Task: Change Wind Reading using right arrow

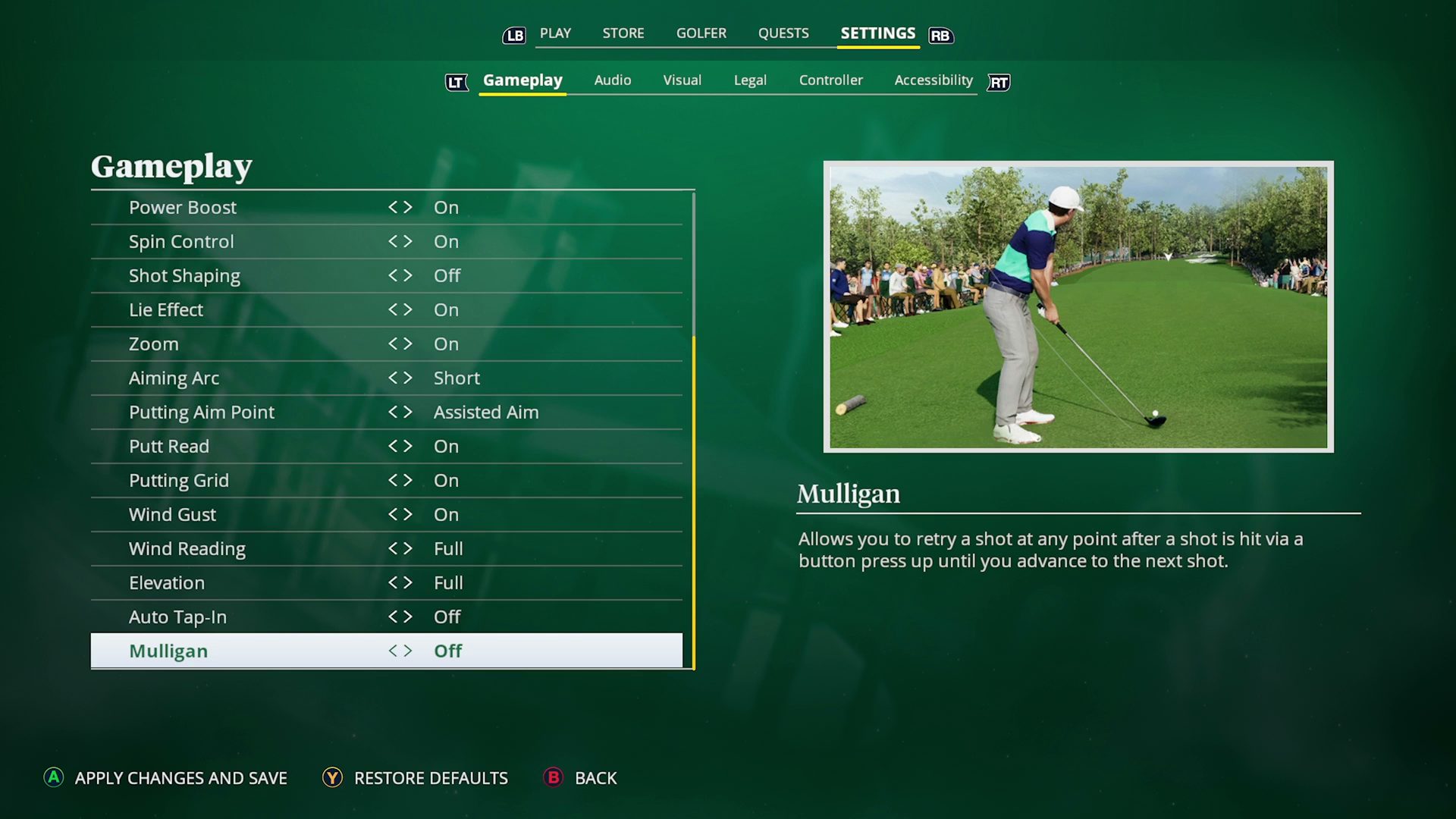Action: point(409,548)
